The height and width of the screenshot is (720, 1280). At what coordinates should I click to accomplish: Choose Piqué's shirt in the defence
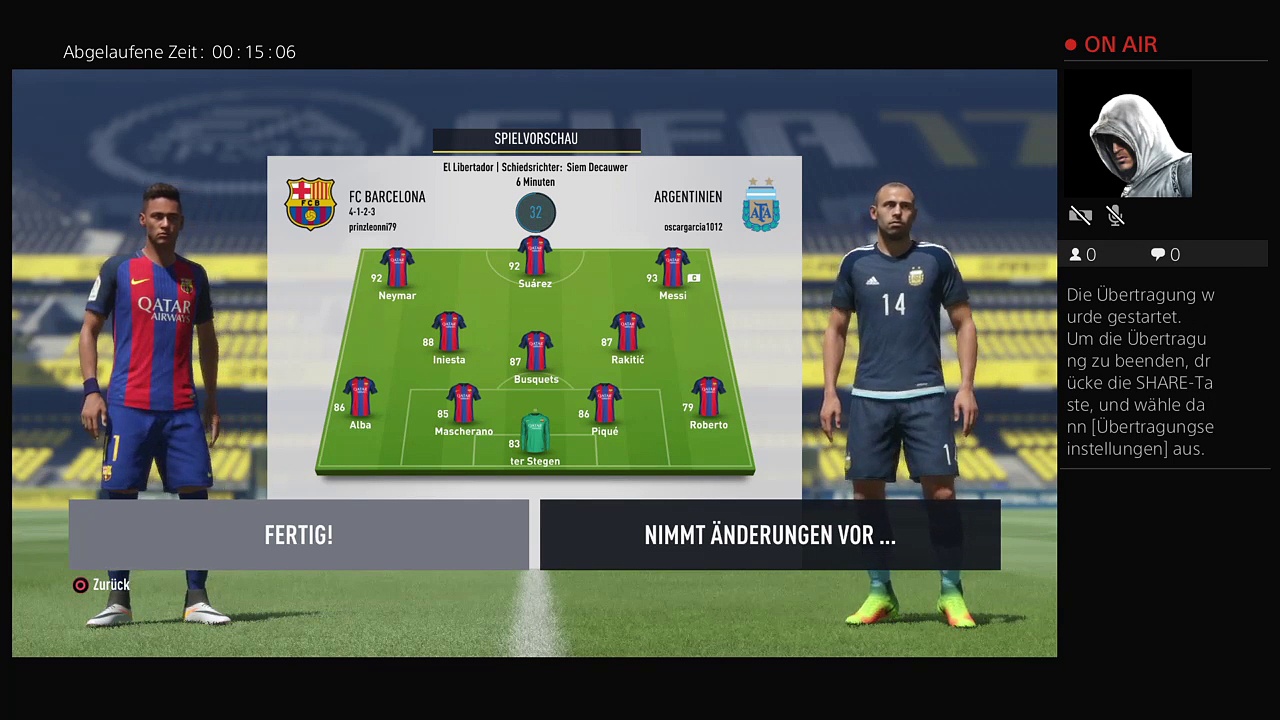pos(605,404)
